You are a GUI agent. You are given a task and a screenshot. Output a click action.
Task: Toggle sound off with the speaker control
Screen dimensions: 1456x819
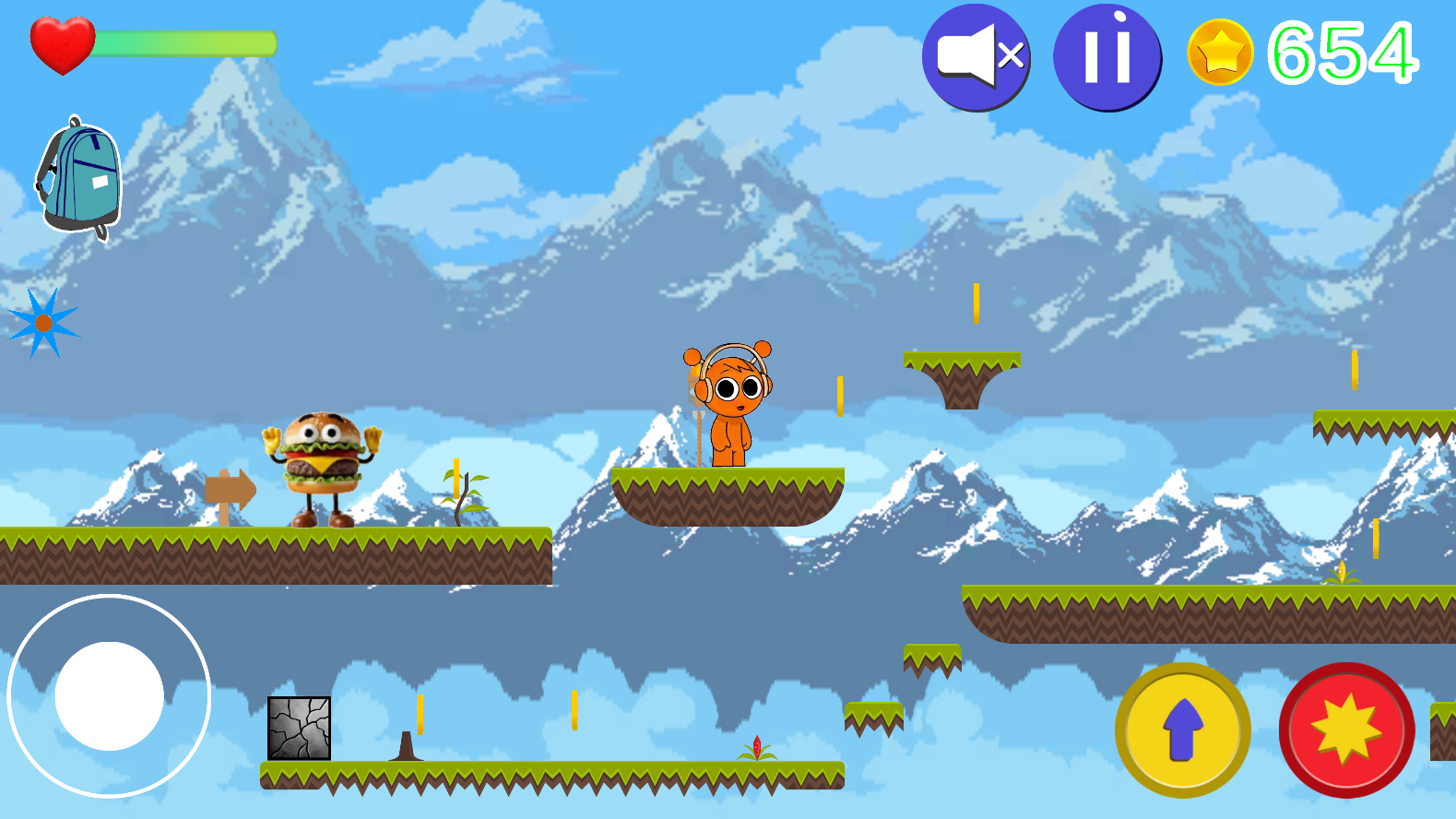click(x=977, y=56)
